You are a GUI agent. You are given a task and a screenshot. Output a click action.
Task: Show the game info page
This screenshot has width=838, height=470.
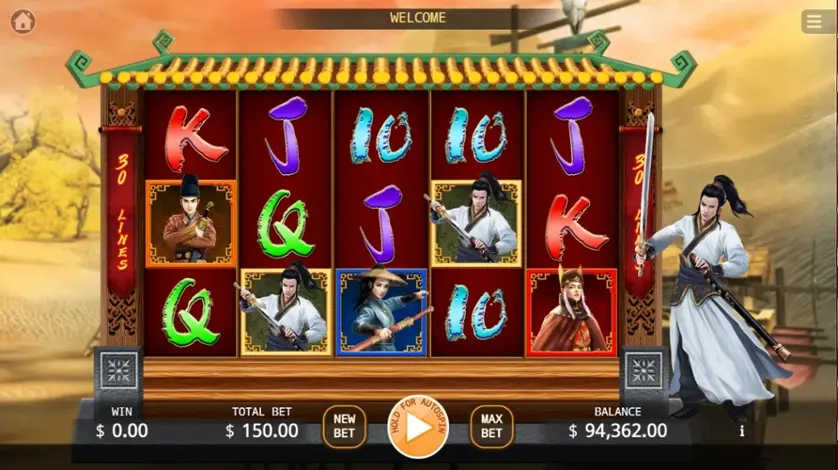(x=741, y=431)
